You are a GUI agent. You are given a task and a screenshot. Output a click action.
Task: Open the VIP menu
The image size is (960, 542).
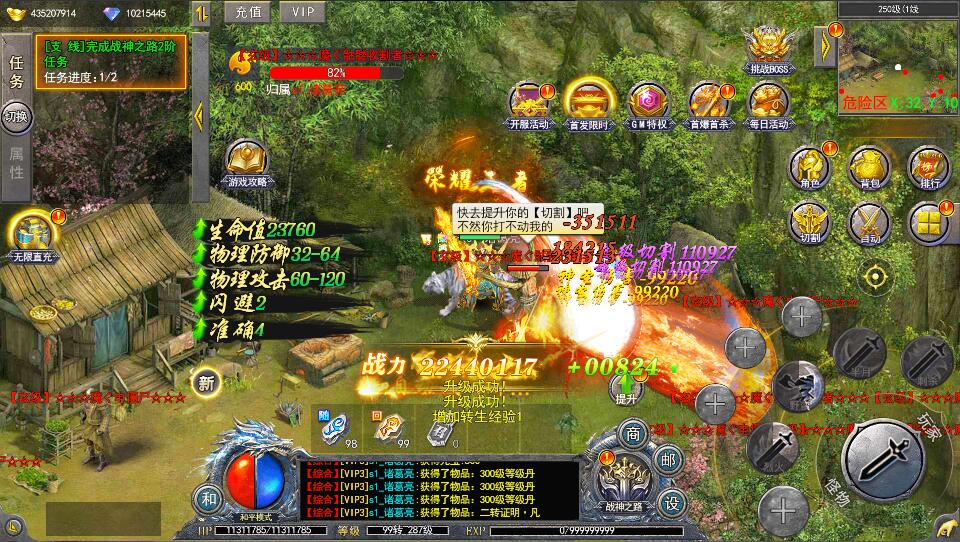(302, 12)
